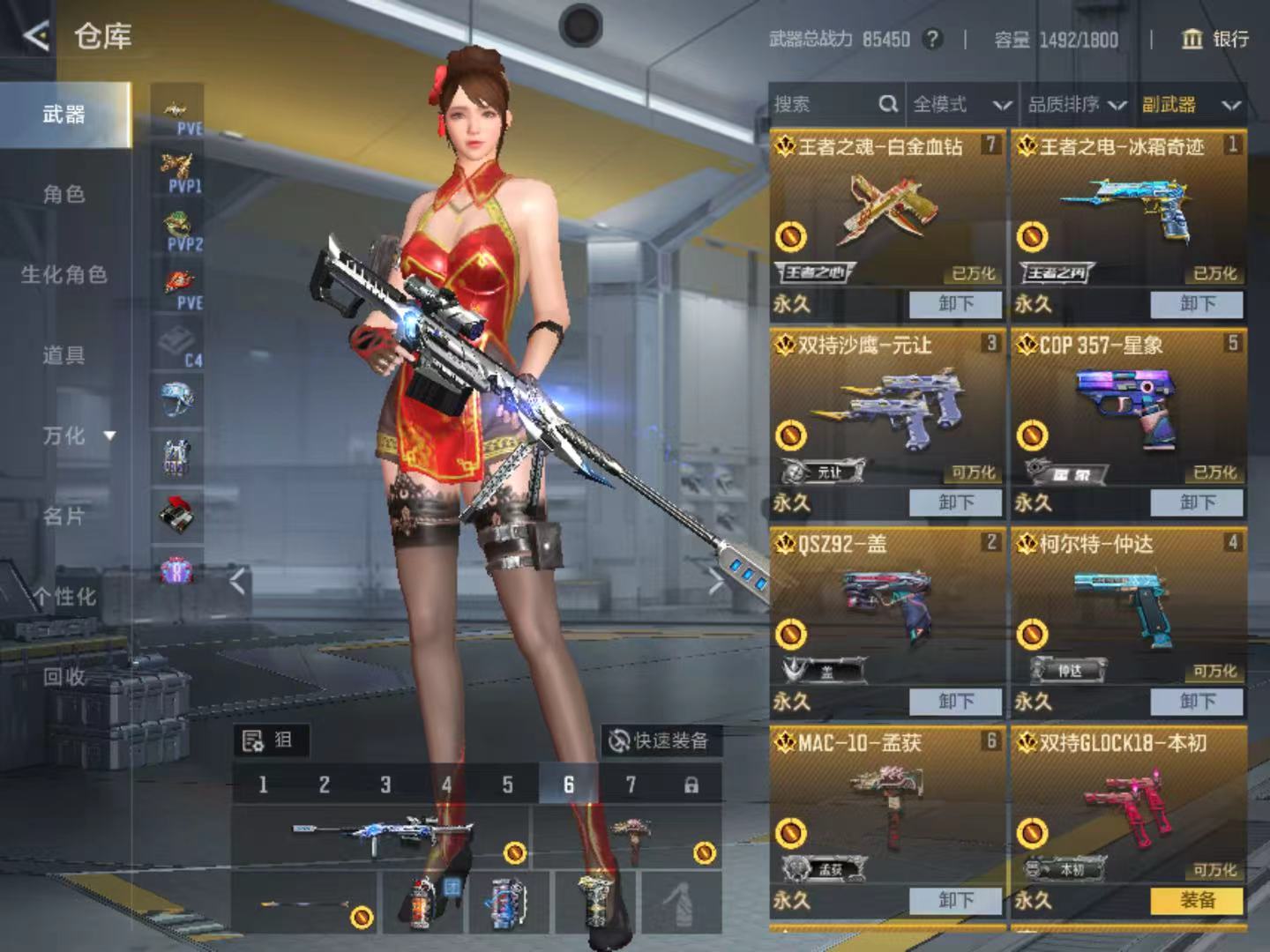
Task: Open the 副武器 weapon type dropdown
Action: 1192,105
